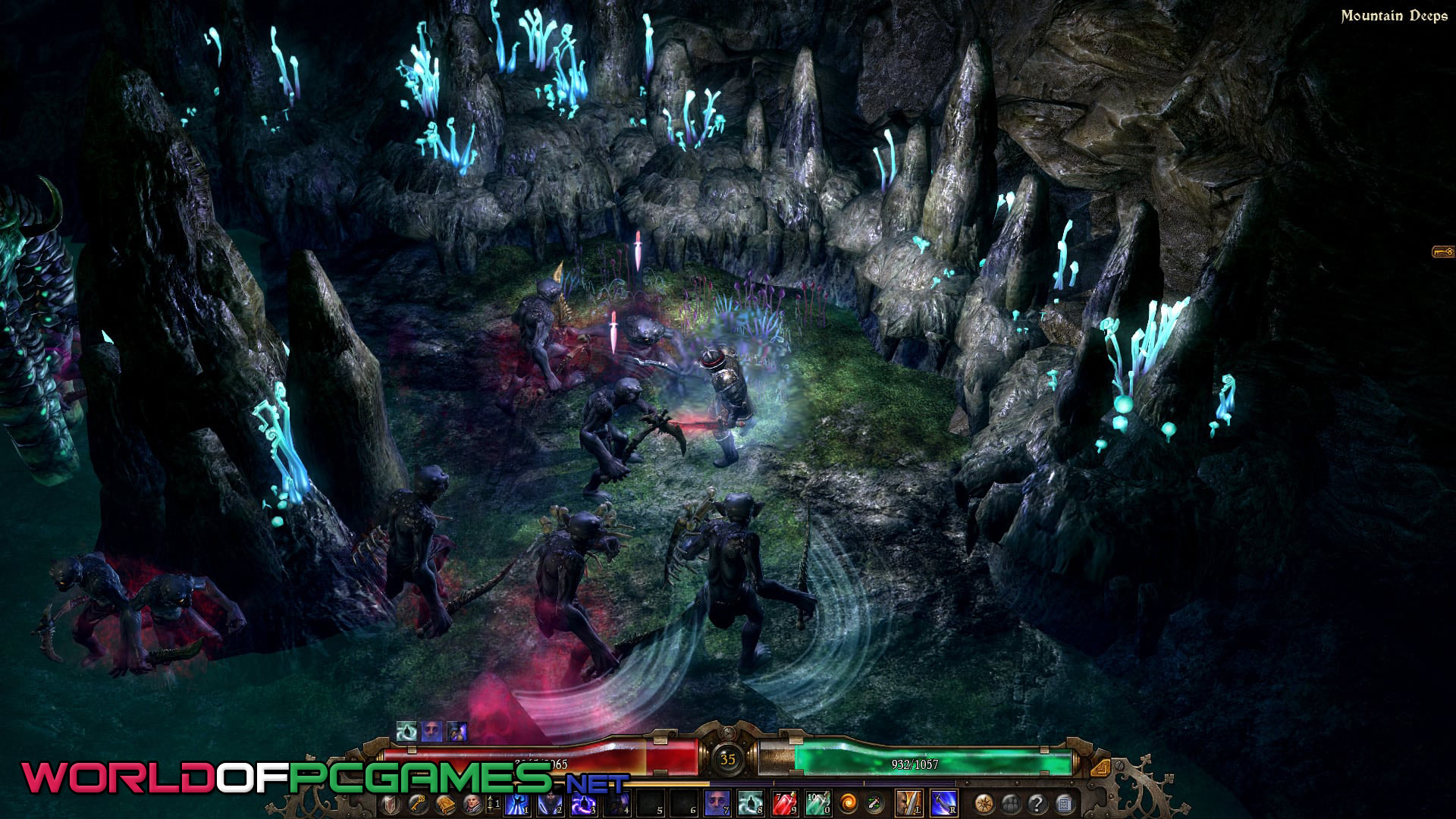
Task: Open the multiplayer group button
Action: (1011, 804)
